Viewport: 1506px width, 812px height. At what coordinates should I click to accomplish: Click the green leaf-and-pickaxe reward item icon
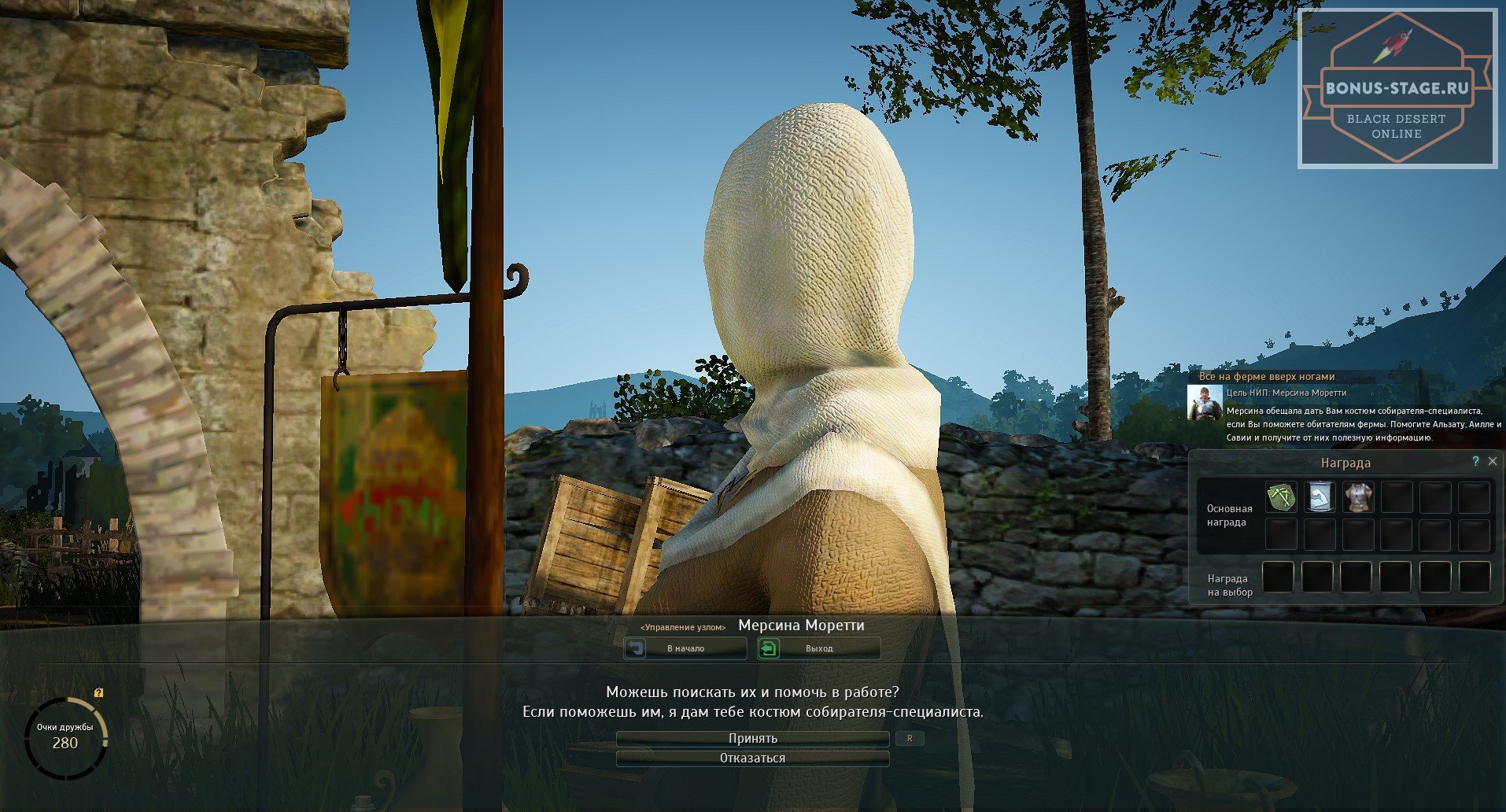1280,497
